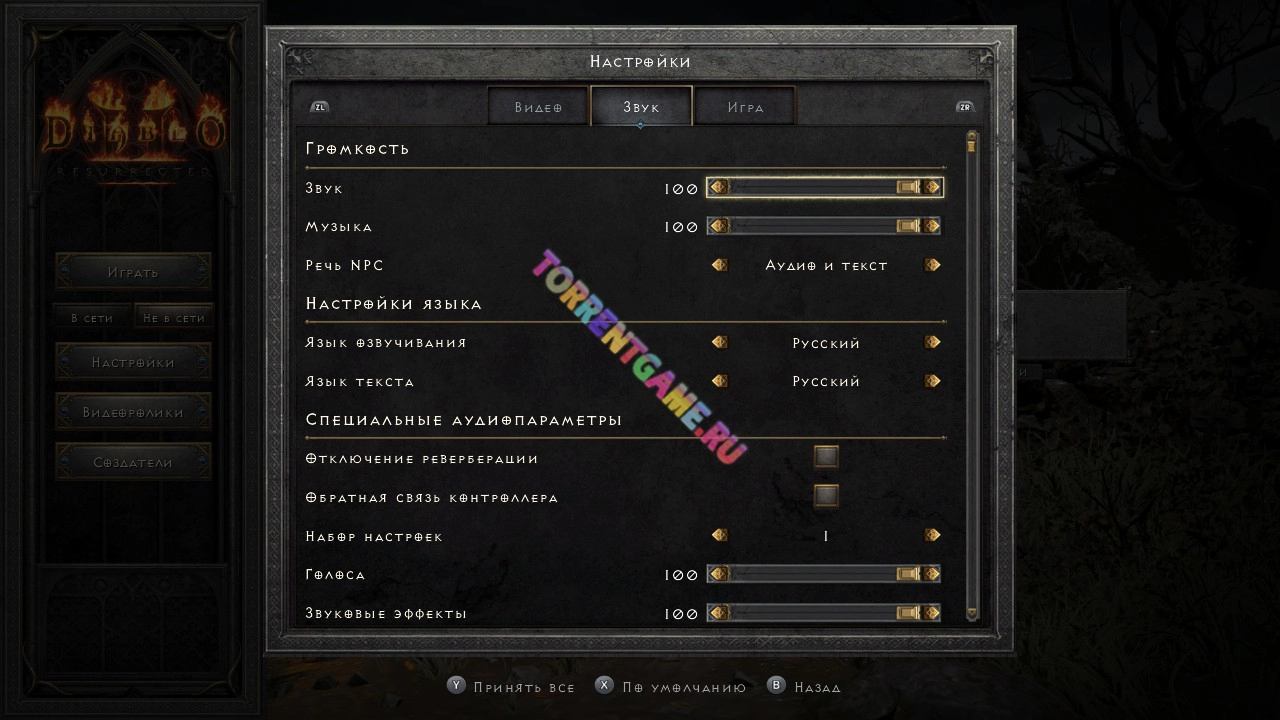Image resolution: width=1280 pixels, height=720 pixels.
Task: Adjust the Голоса volume slider
Action: [824, 574]
